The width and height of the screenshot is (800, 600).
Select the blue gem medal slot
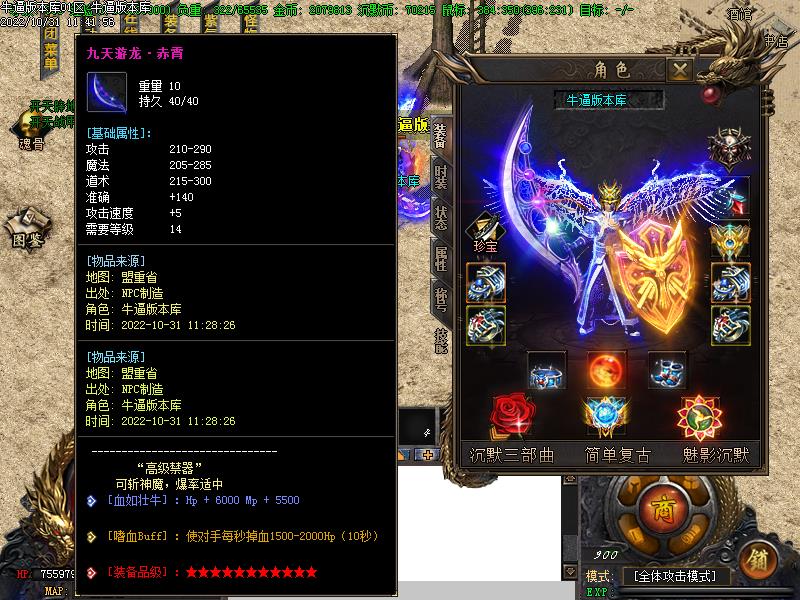click(606, 415)
